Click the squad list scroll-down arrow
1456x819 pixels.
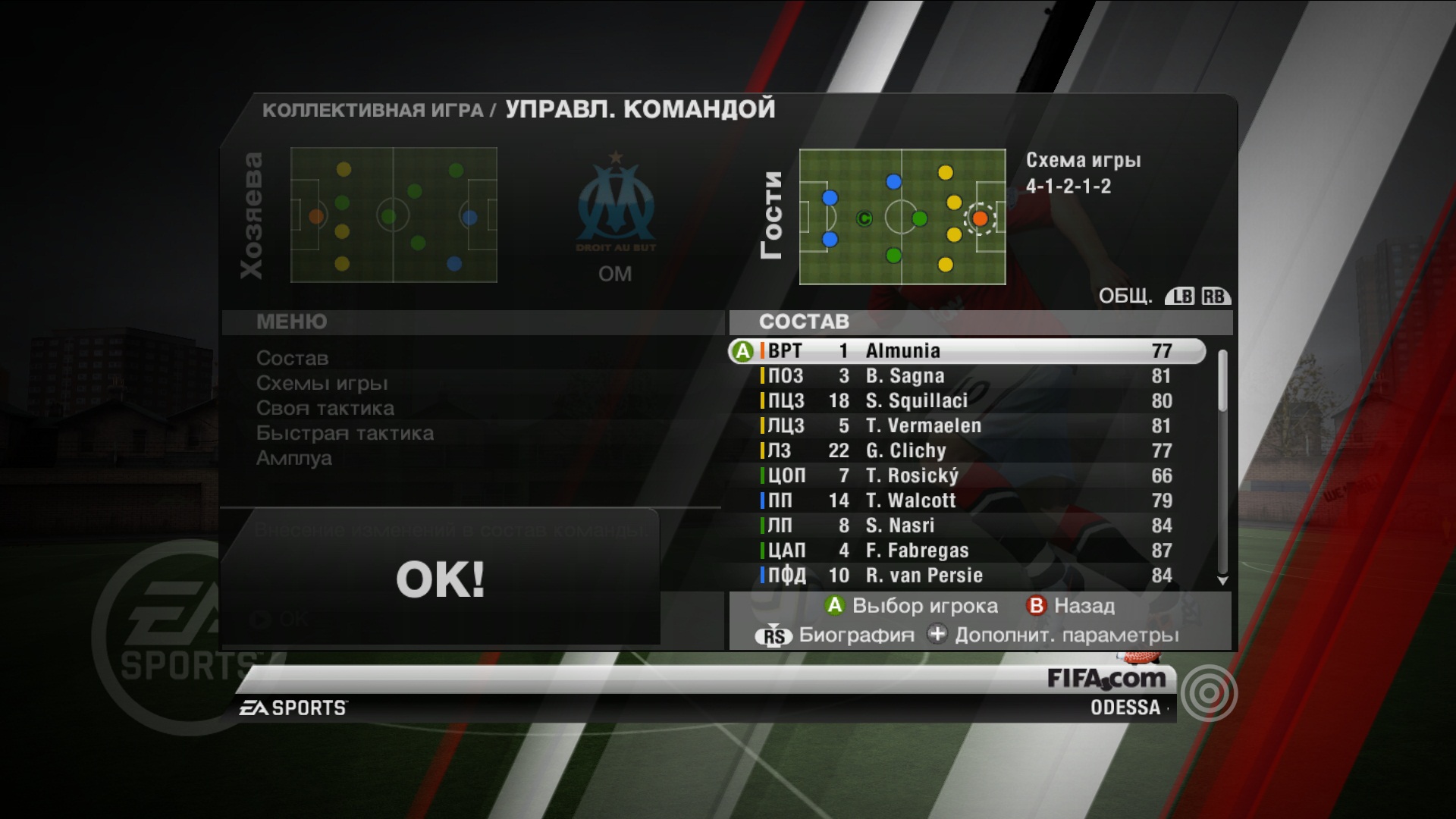coord(1222,581)
